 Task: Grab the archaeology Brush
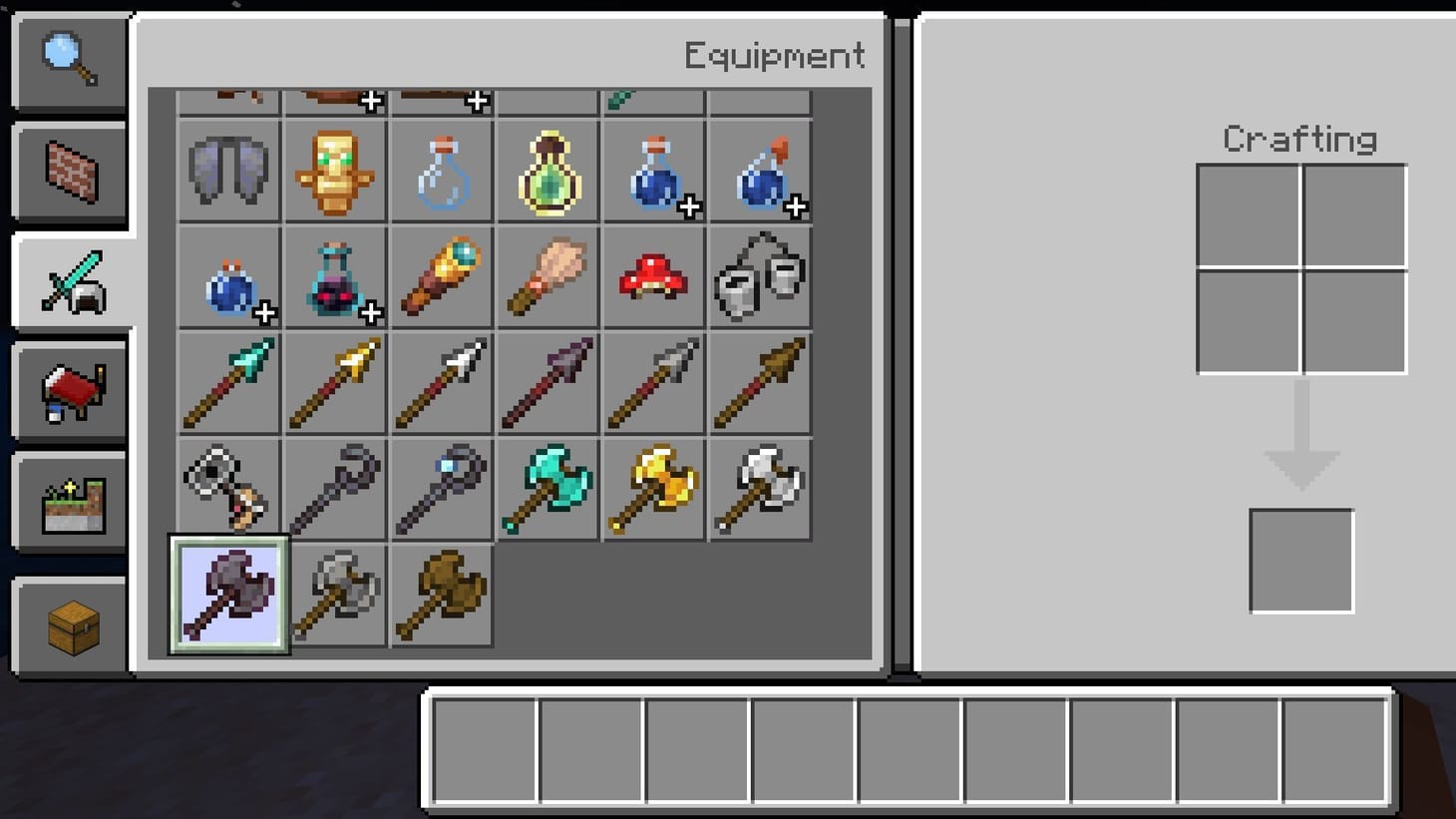[x=546, y=277]
